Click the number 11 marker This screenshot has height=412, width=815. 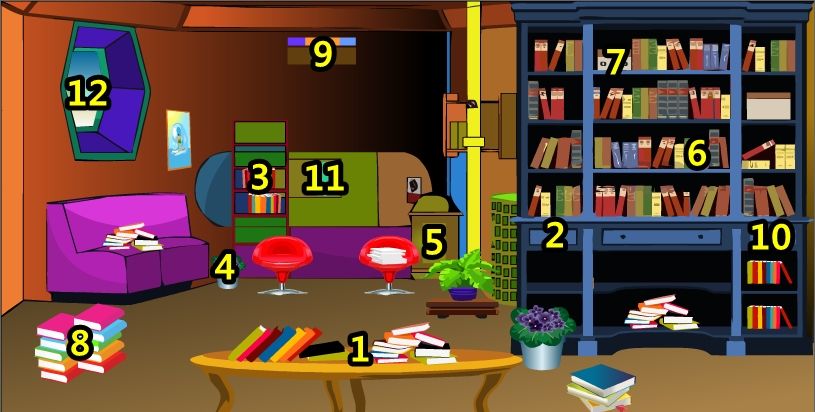324,179
